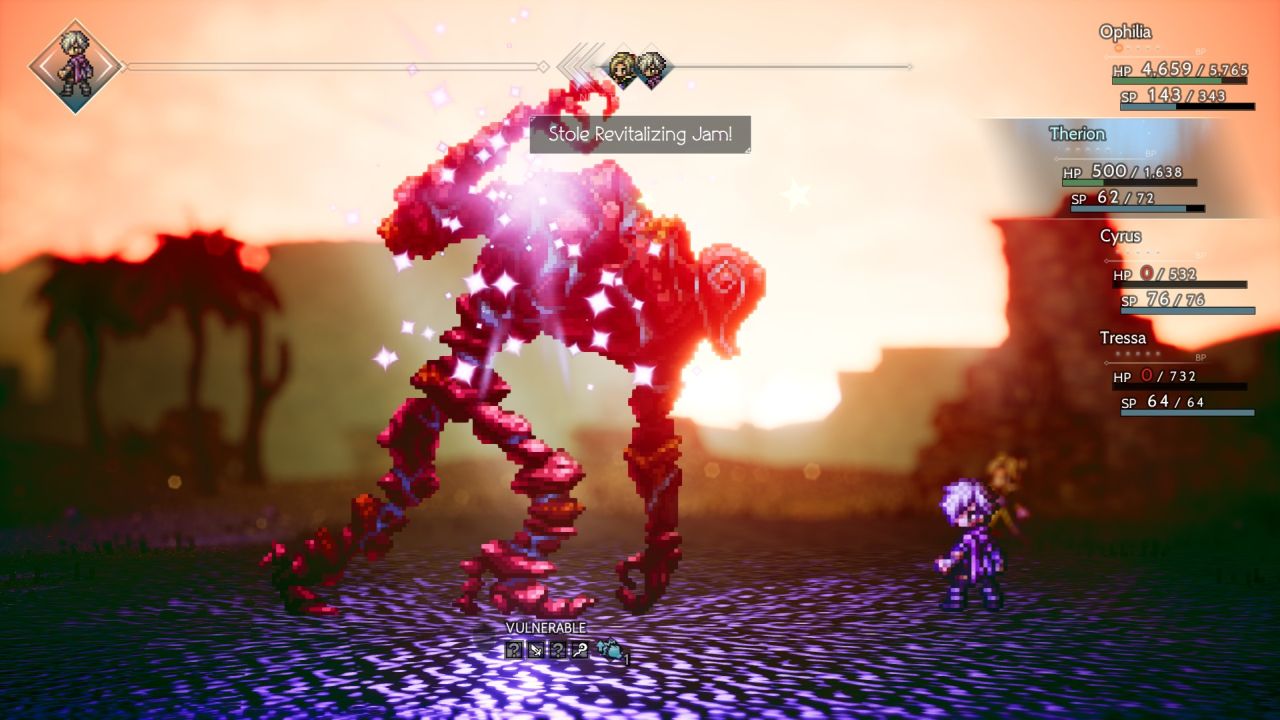Select Ophilia in the party status list

(1125, 32)
